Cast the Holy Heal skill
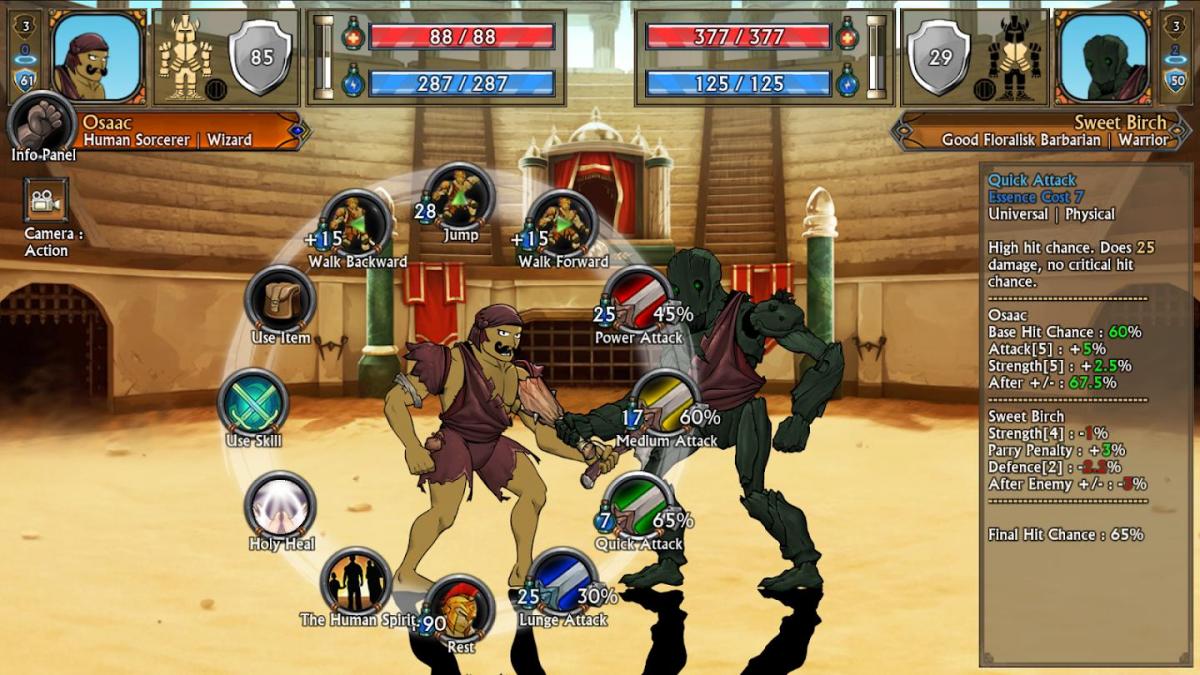This screenshot has width=1200, height=675. (281, 506)
